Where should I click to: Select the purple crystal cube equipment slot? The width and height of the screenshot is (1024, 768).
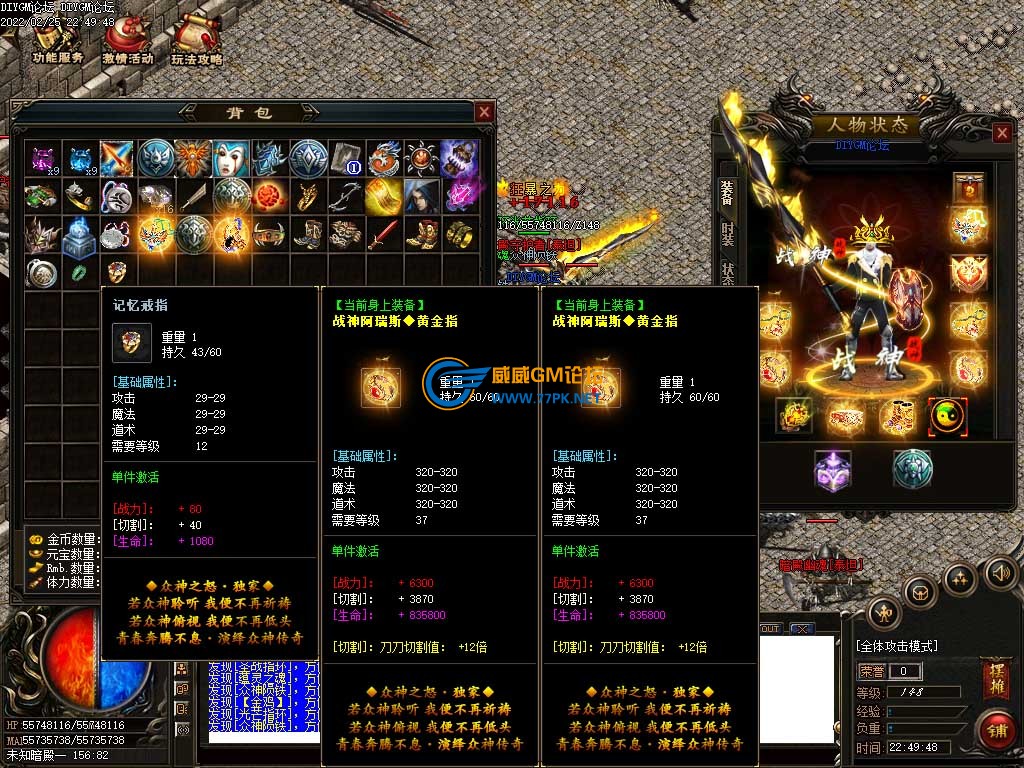pyautogui.click(x=832, y=469)
